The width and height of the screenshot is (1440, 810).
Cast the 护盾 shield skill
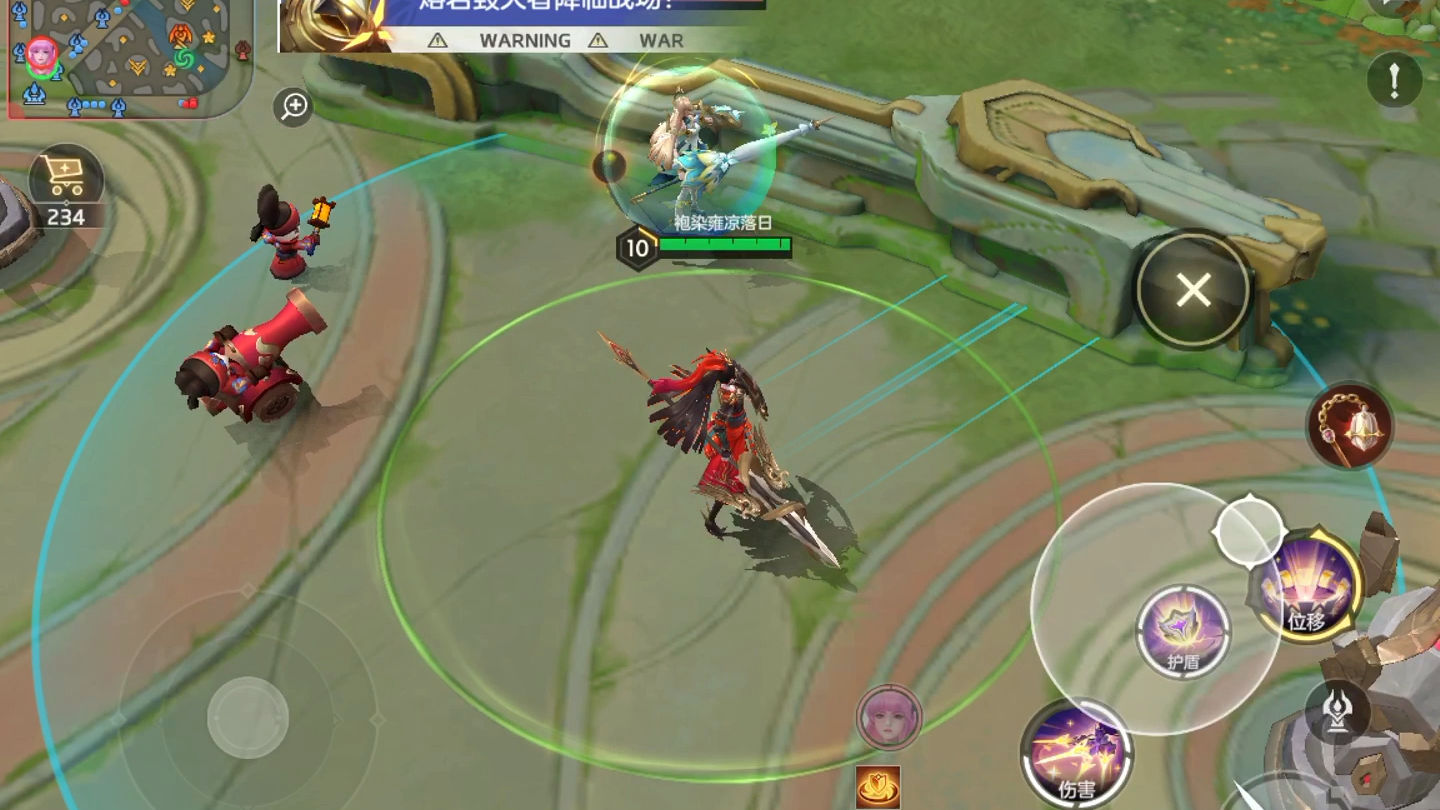click(1184, 632)
